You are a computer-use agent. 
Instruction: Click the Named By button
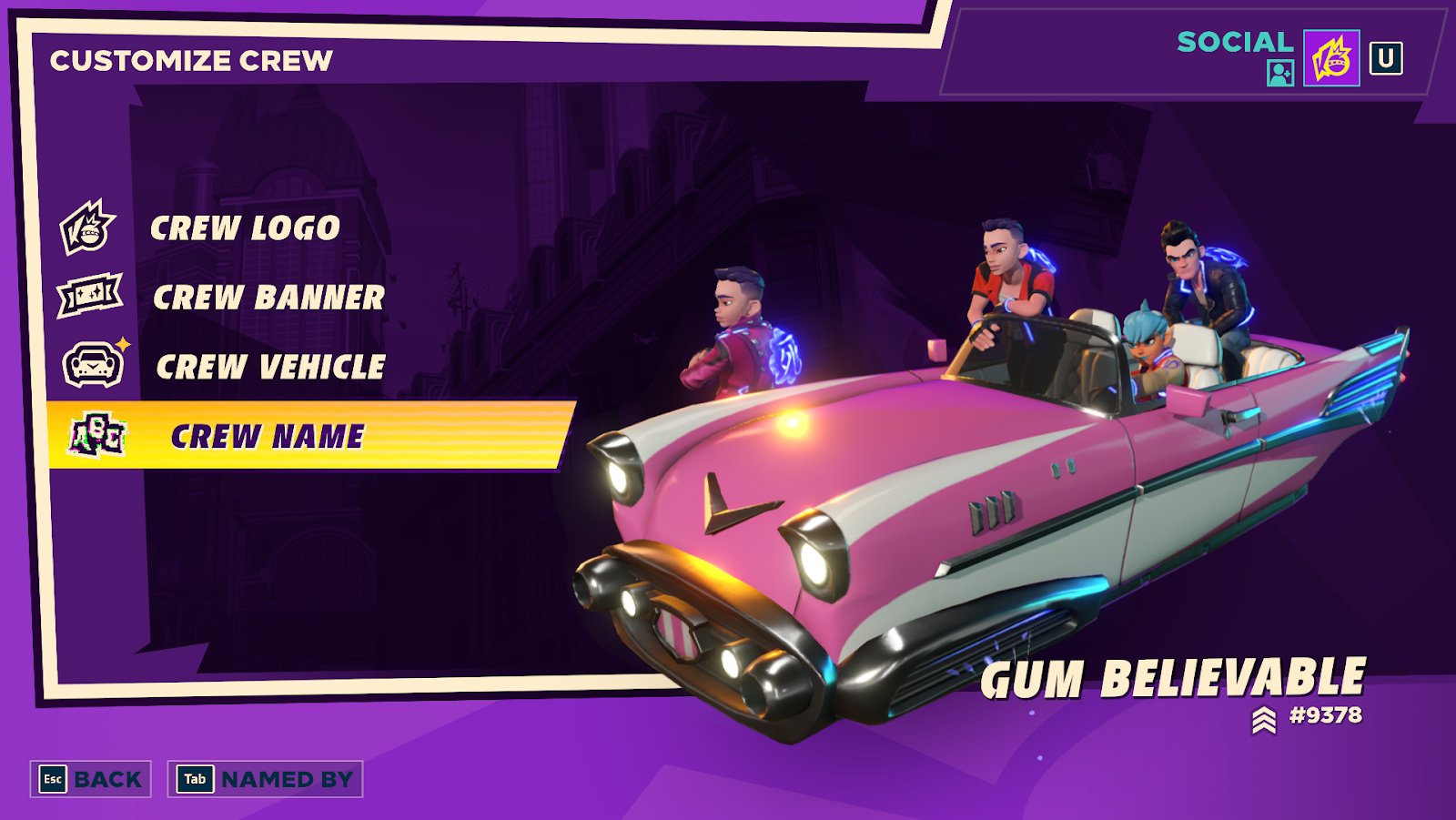[265, 779]
